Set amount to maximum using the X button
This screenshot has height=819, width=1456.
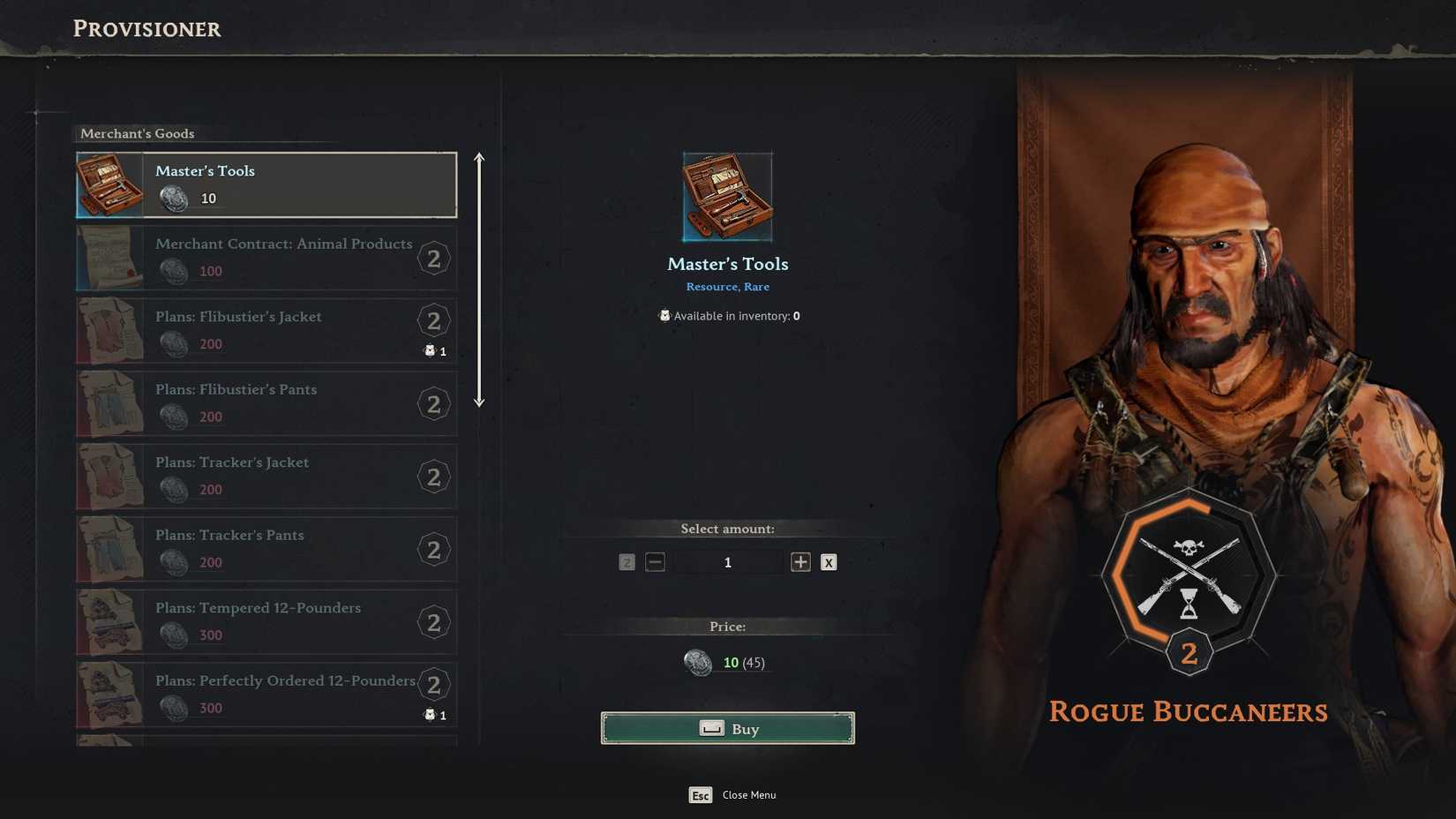[x=828, y=561]
